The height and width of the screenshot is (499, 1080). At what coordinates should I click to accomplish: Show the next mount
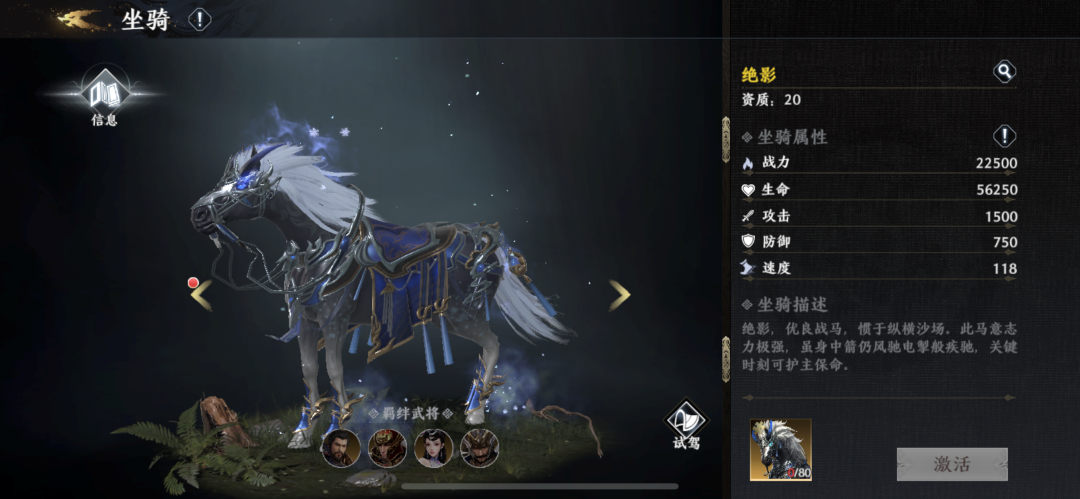[x=620, y=294]
